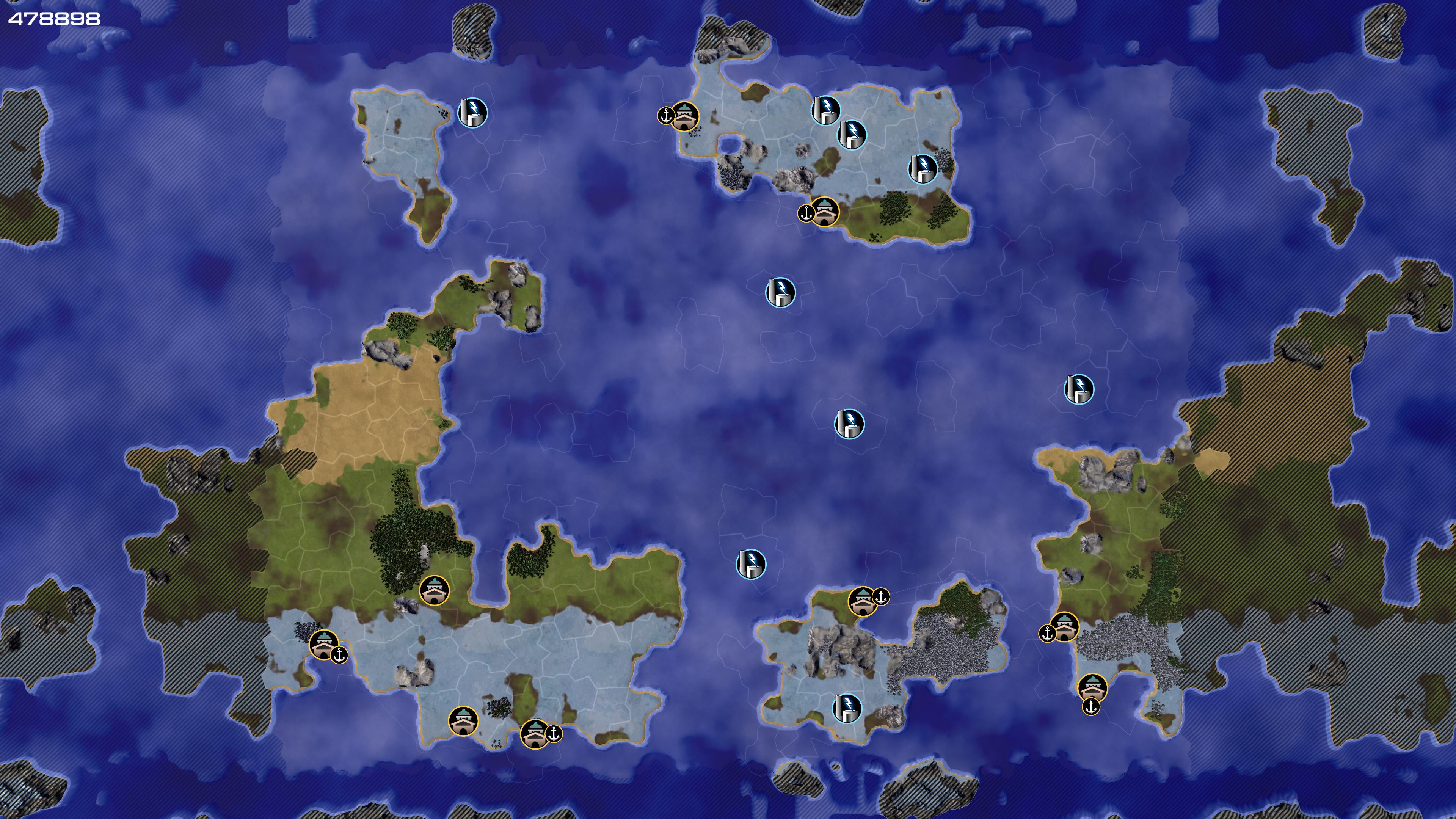Open the port city marker on the southern rocky island
Viewport: 1456px width, 819px height.
(x=863, y=601)
